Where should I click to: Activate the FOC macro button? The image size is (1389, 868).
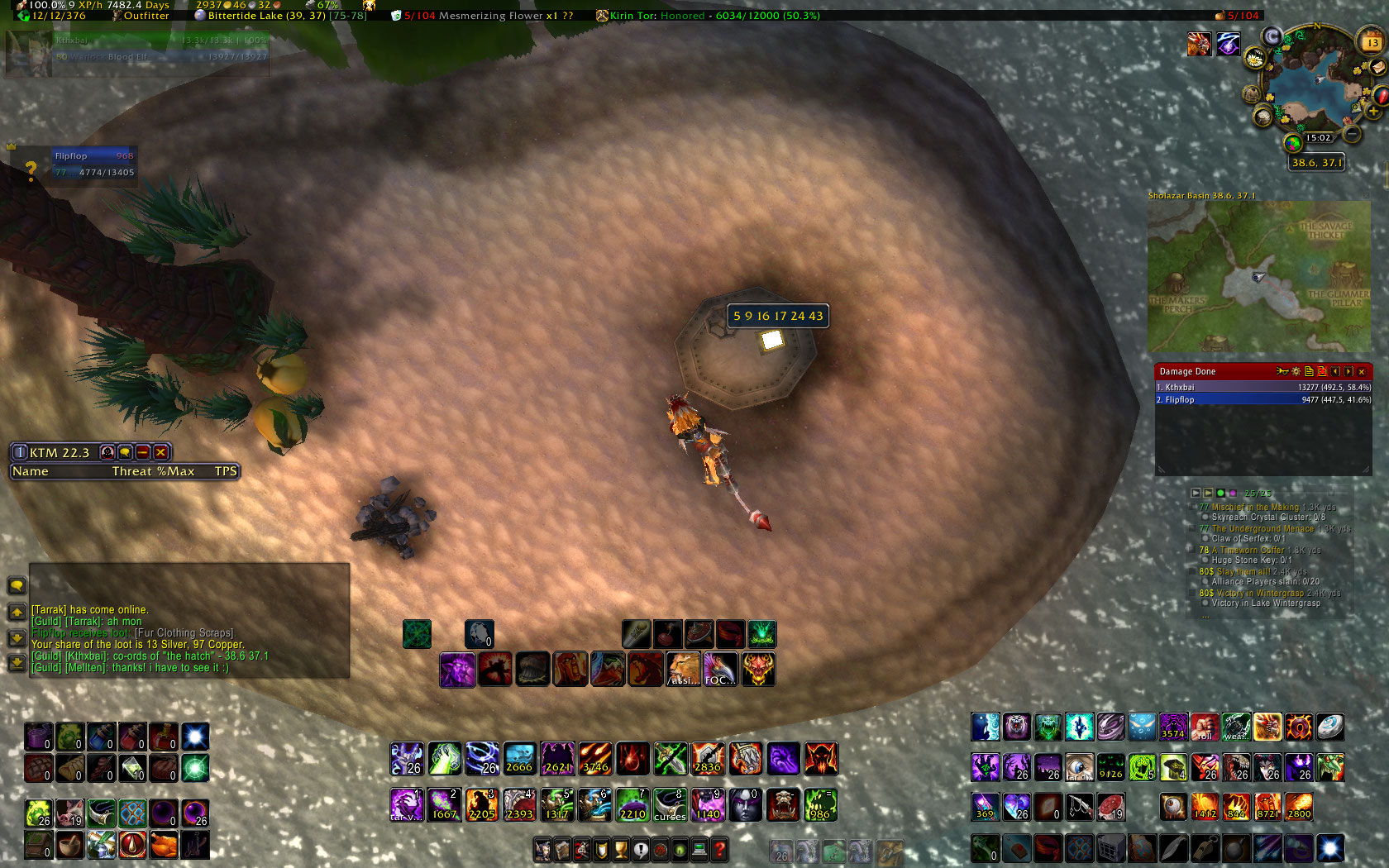(x=719, y=669)
